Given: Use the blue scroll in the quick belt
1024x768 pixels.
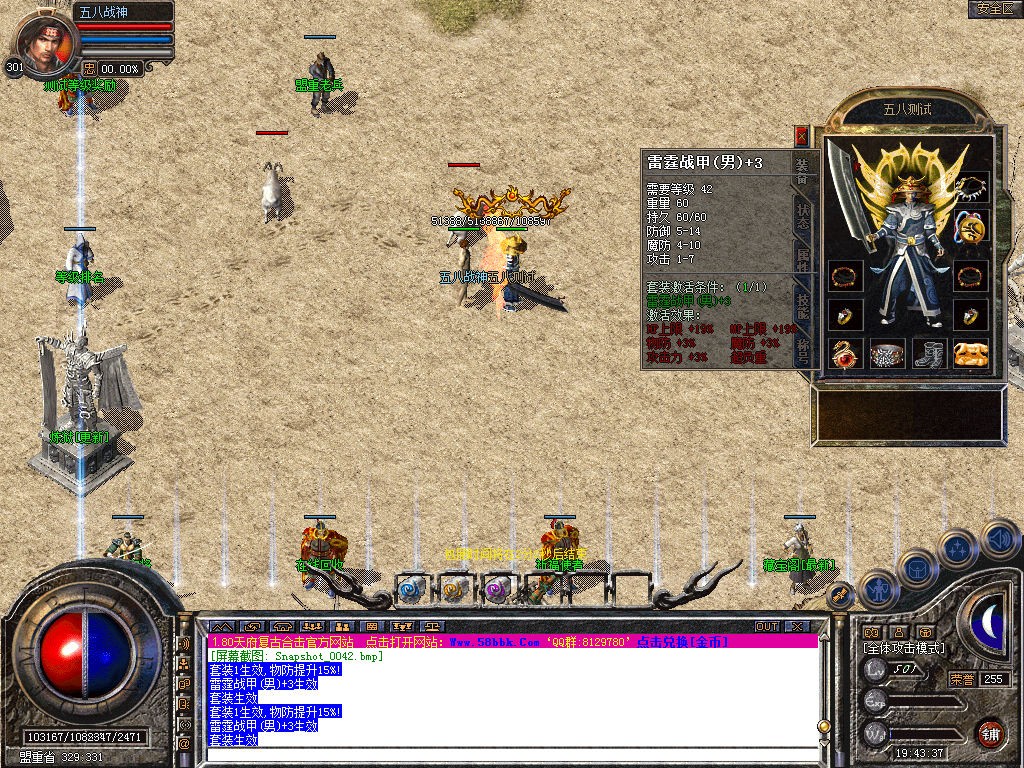Looking at the screenshot, I should click(x=411, y=590).
